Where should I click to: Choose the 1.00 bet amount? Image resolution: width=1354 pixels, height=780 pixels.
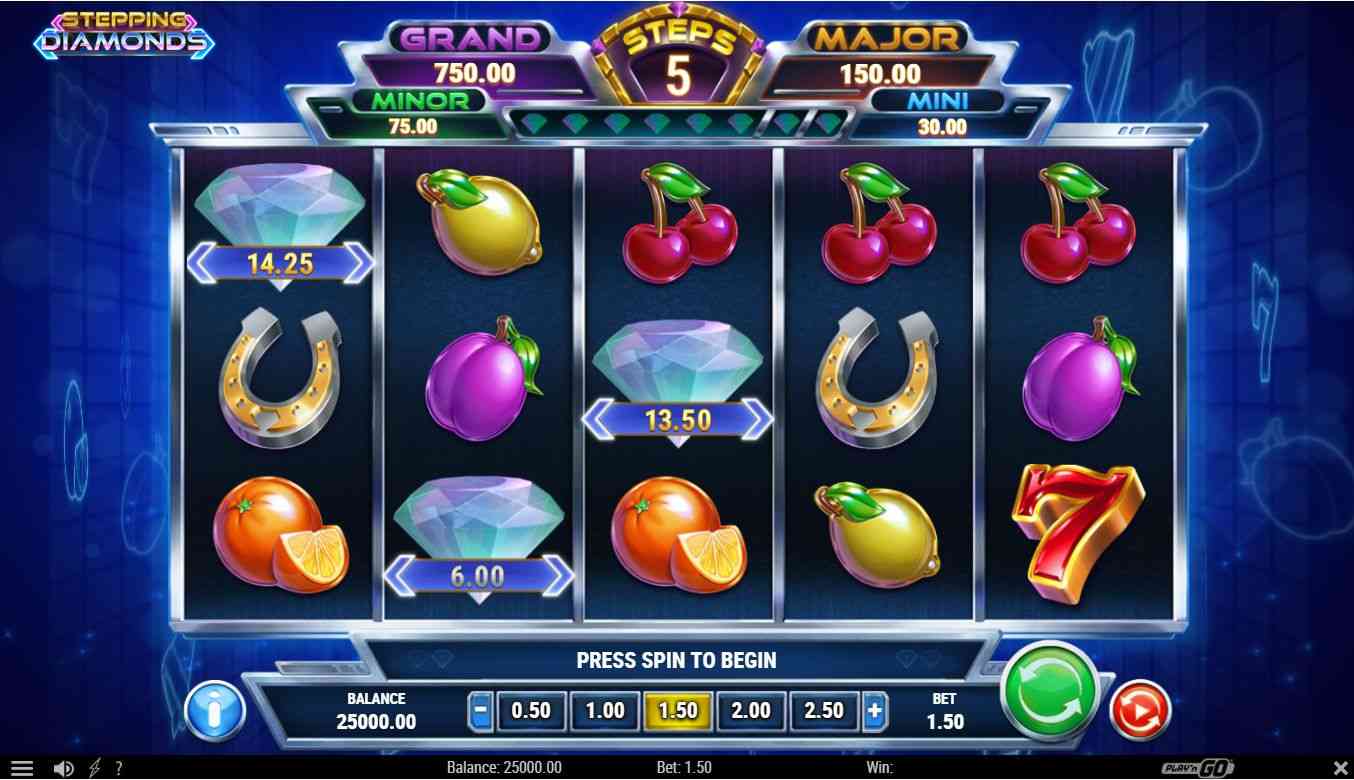tap(605, 711)
